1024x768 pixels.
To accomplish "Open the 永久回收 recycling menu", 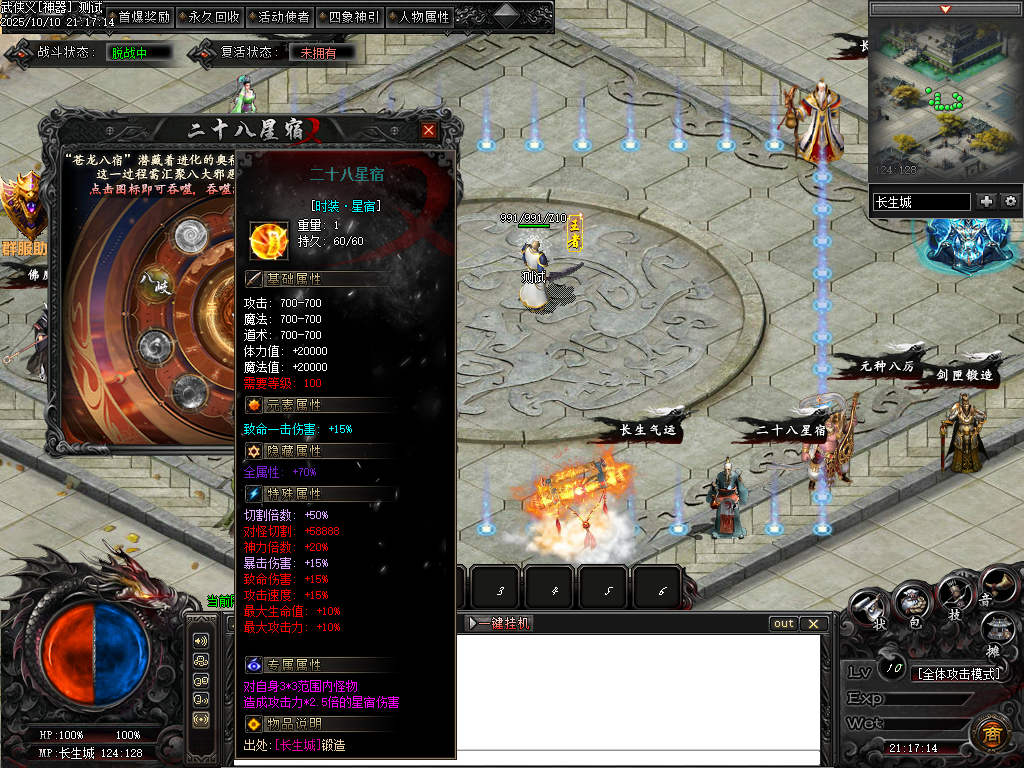I will pyautogui.click(x=208, y=17).
